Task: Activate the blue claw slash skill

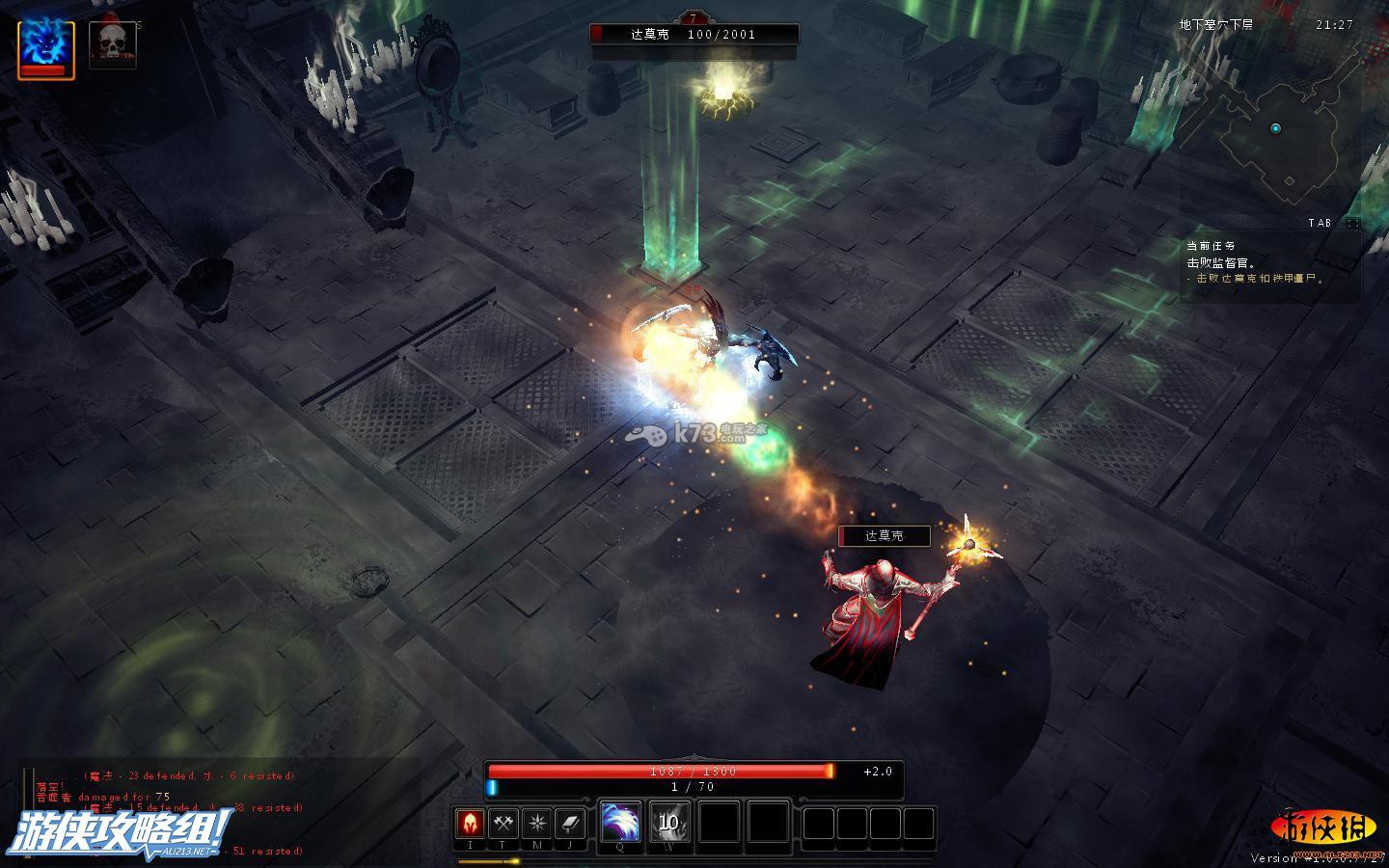Action: (620, 823)
